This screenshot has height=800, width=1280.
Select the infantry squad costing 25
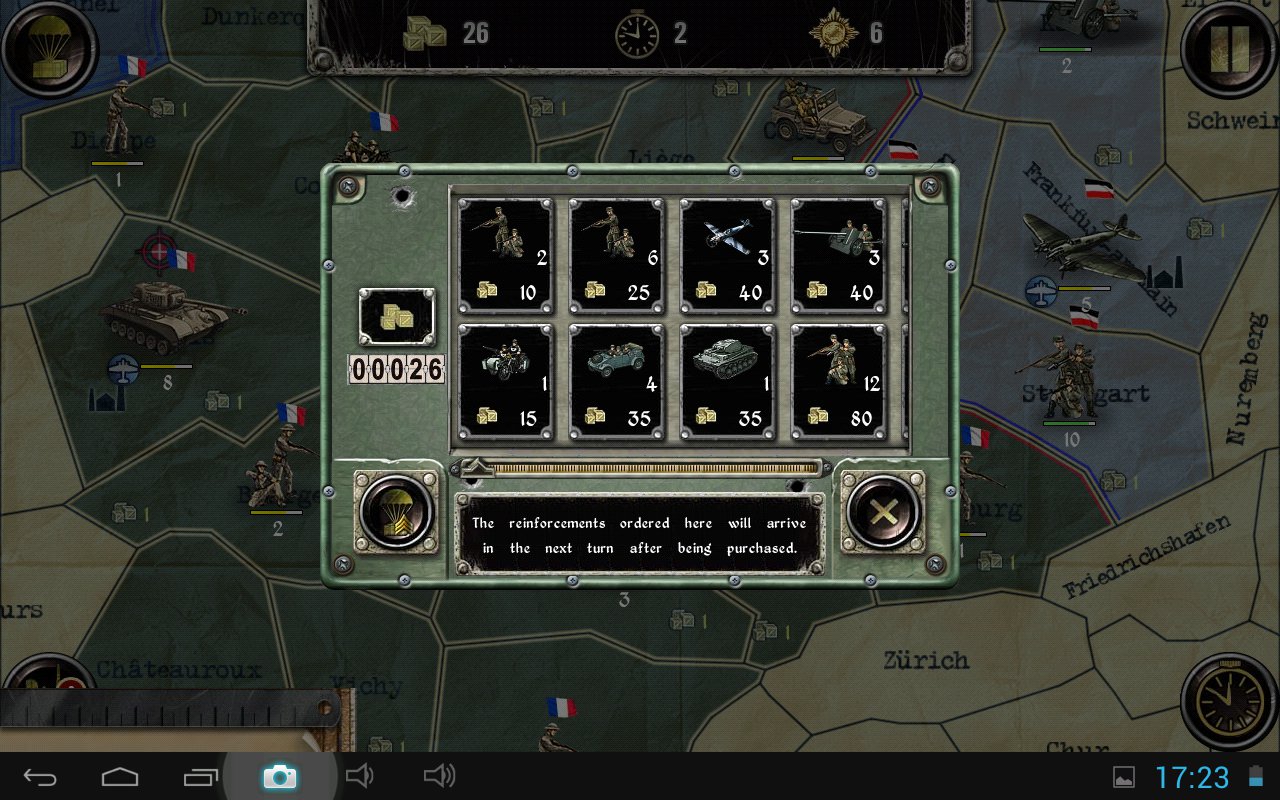pyautogui.click(x=616, y=255)
